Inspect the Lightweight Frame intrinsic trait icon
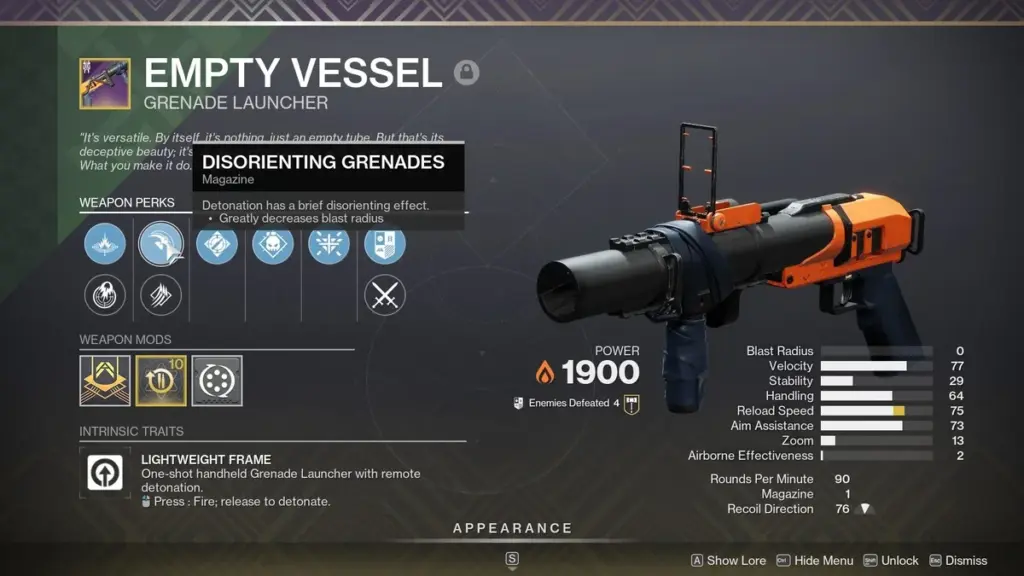 105,472
